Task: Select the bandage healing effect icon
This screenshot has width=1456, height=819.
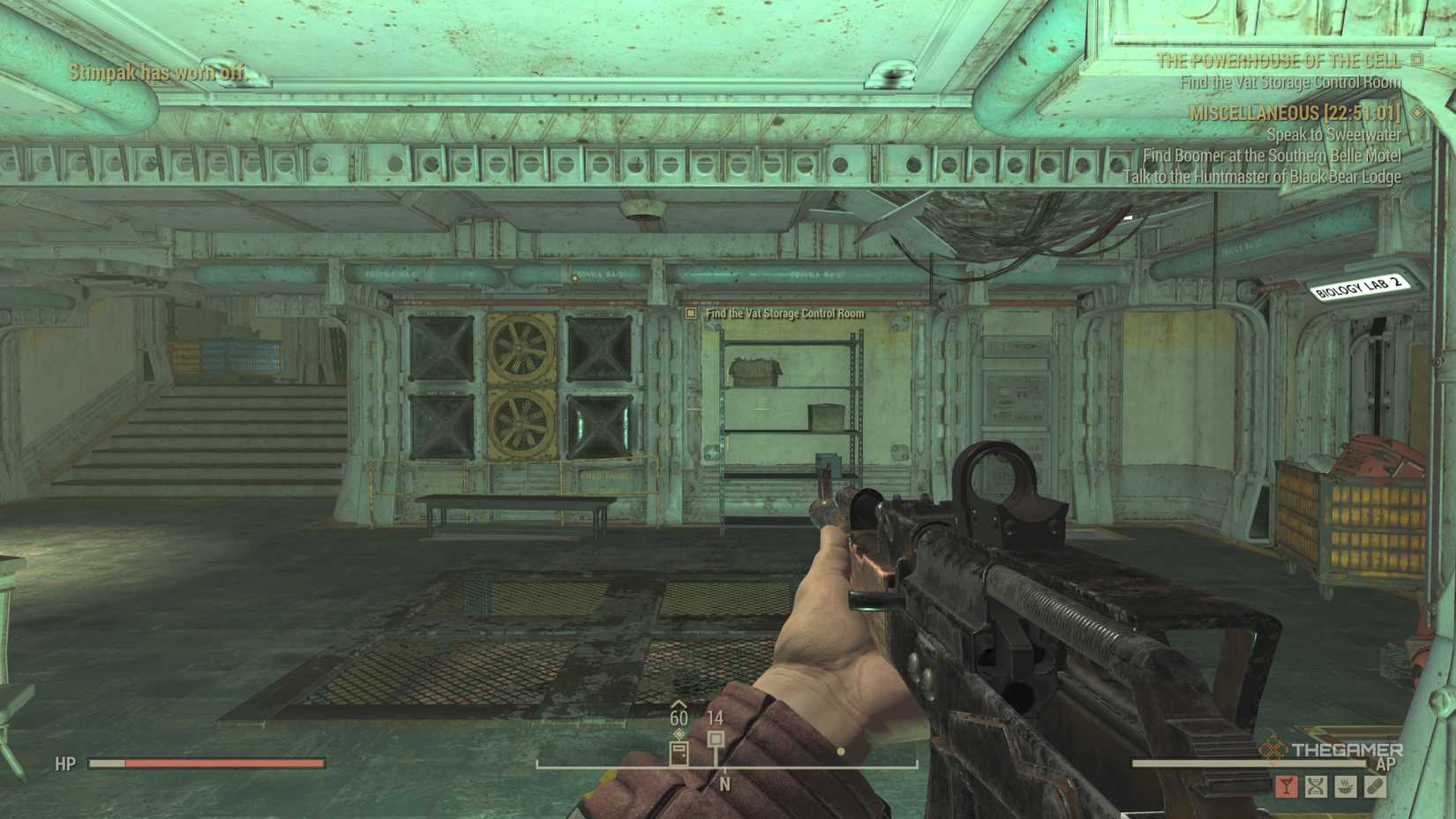Action: 1374,785
